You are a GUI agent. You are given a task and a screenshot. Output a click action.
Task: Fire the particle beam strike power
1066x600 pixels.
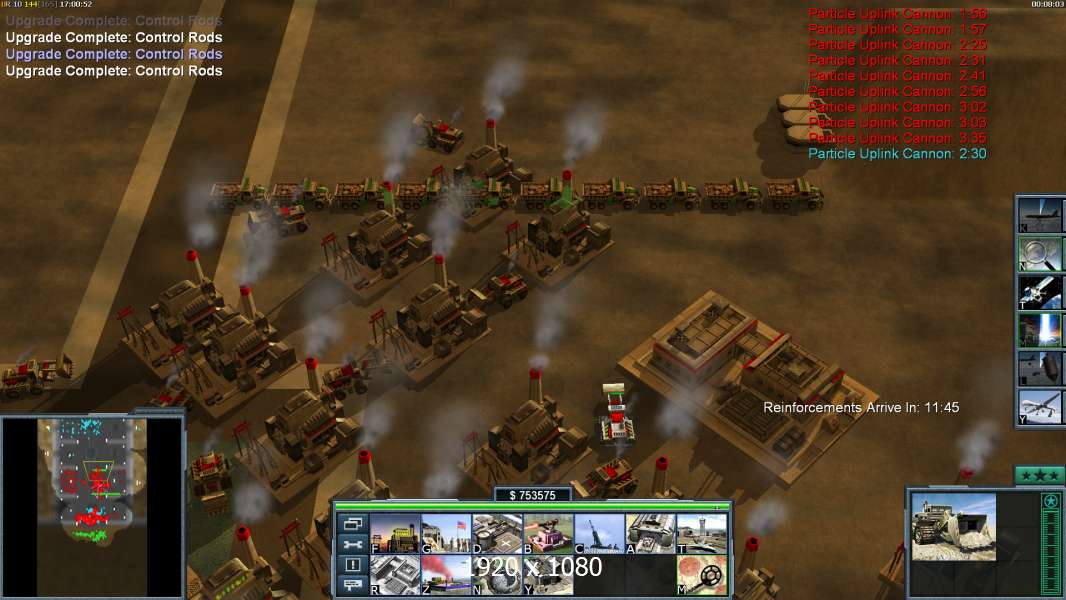pyautogui.click(x=1039, y=330)
